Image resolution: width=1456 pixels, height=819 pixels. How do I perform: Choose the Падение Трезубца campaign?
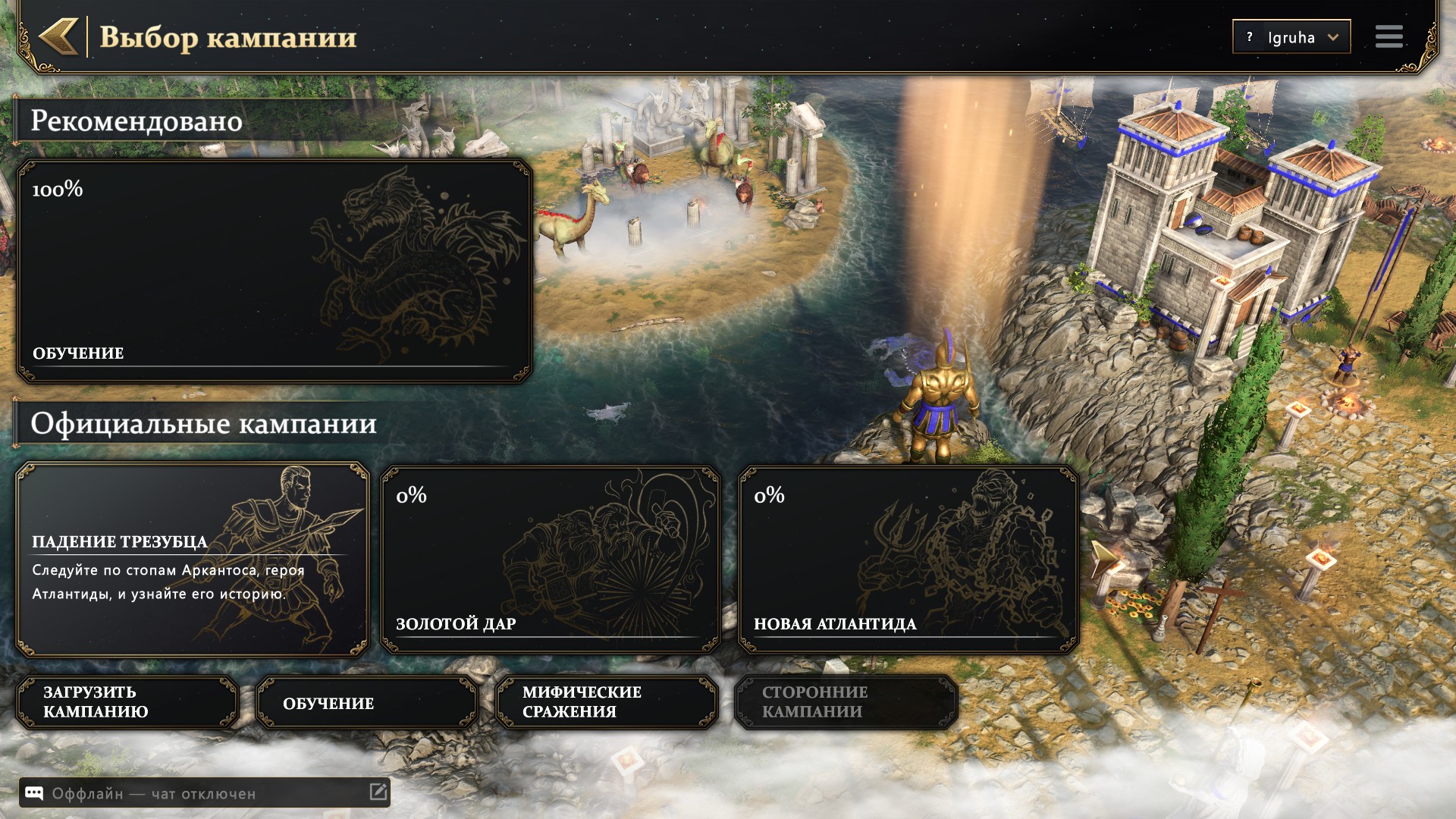192,560
